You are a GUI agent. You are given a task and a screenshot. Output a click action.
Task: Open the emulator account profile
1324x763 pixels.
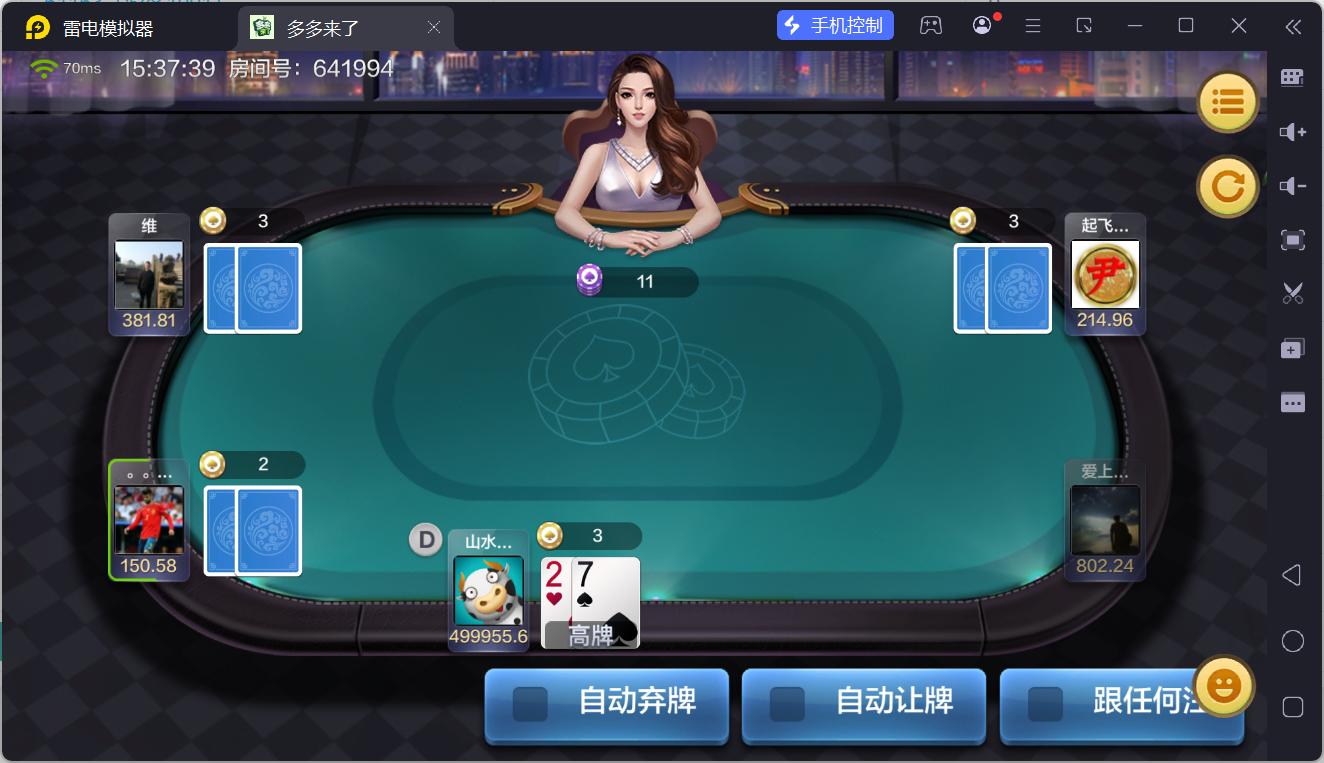pos(982,24)
